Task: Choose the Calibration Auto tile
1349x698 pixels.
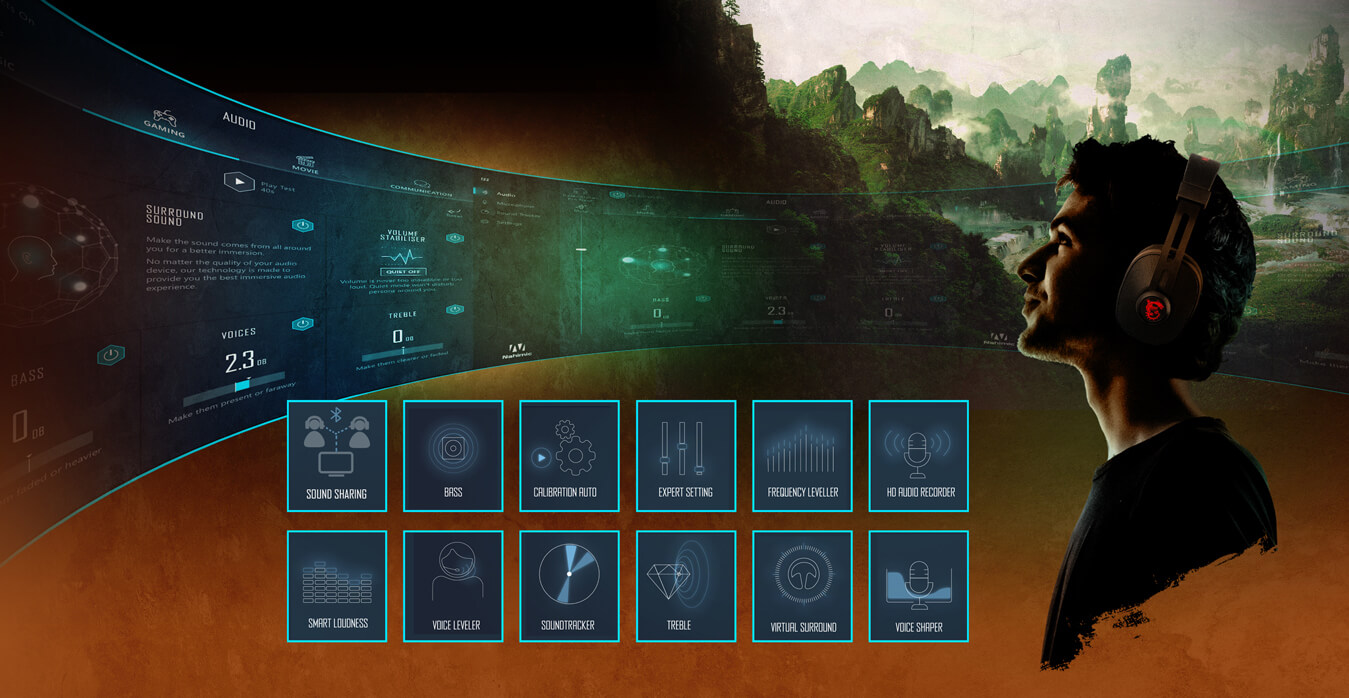Action: pyautogui.click(x=569, y=455)
